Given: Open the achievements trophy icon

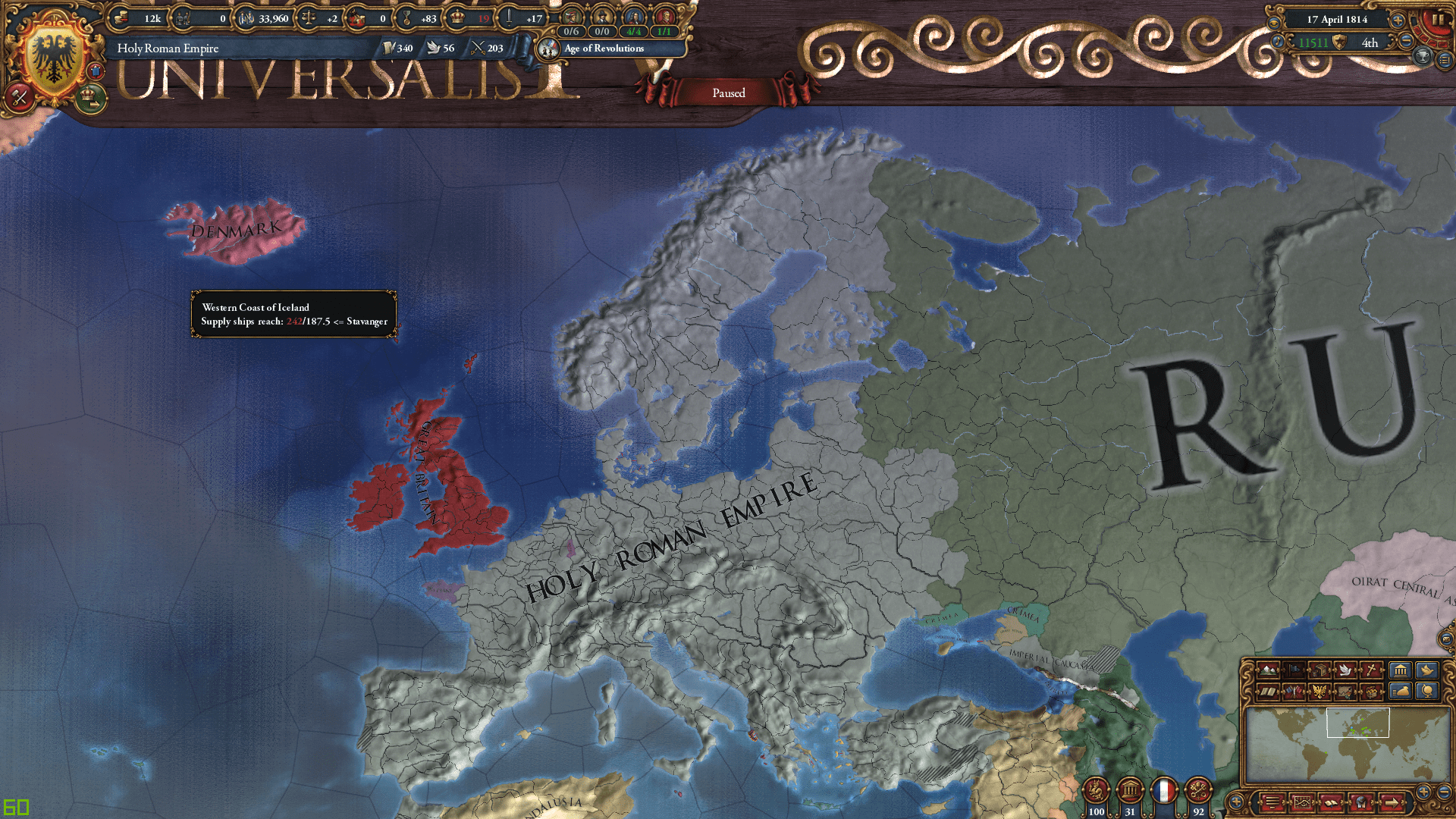Looking at the screenshot, I should (1423, 56).
